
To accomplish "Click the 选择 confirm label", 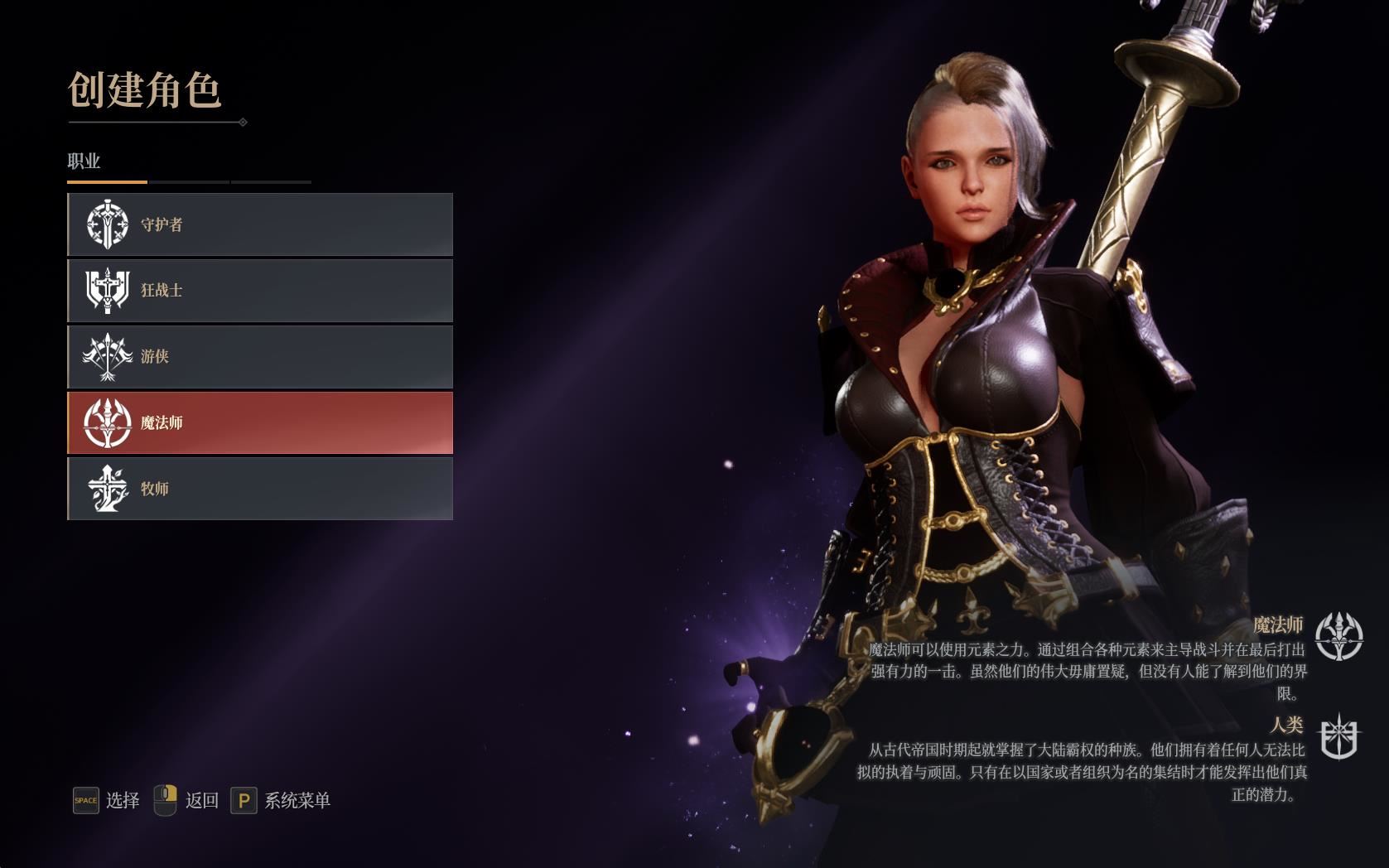I will [x=123, y=800].
